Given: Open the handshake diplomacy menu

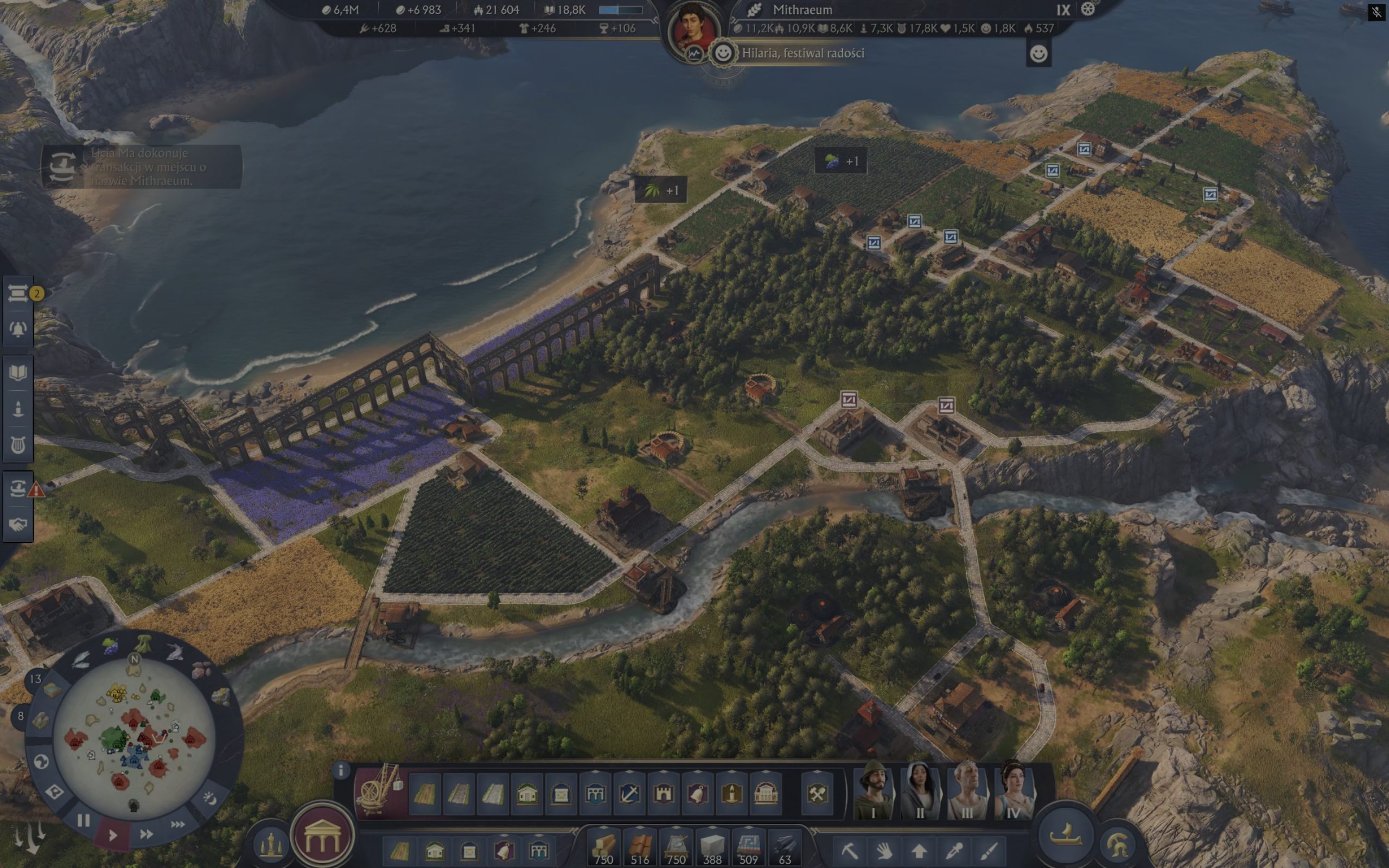Looking at the screenshot, I should pos(18,524).
